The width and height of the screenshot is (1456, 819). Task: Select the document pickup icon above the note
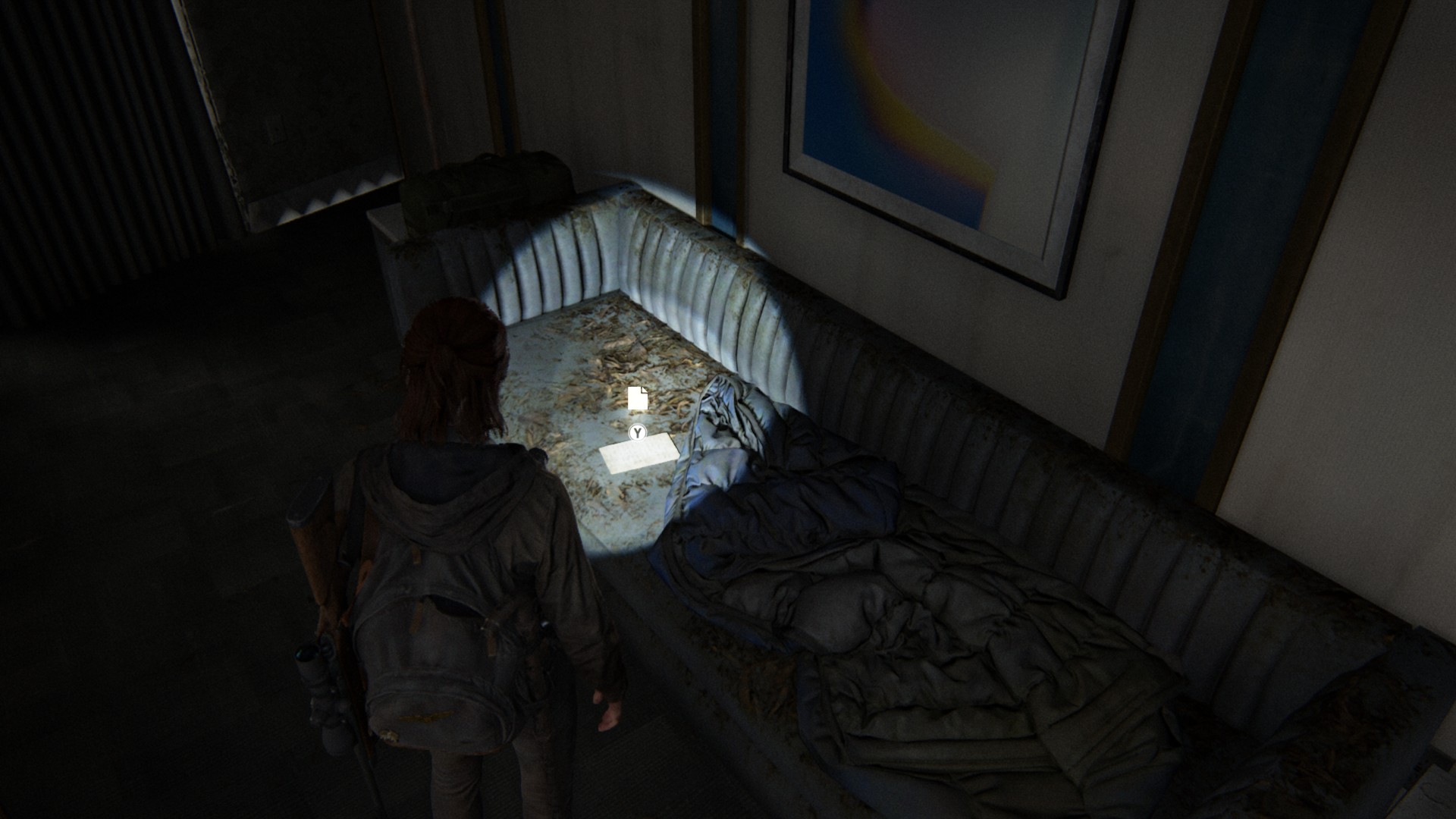click(x=638, y=397)
